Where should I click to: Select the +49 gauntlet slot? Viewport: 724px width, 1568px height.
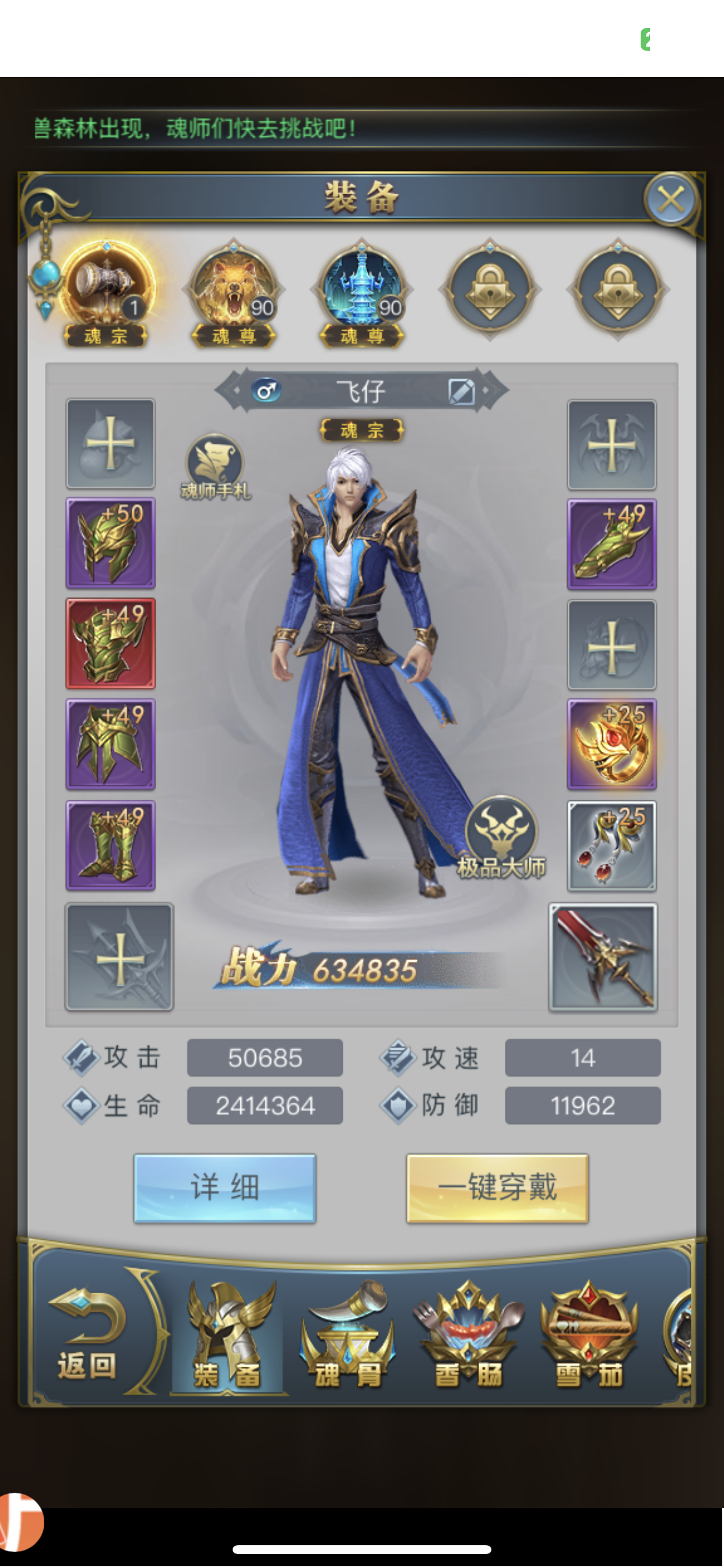point(611,544)
